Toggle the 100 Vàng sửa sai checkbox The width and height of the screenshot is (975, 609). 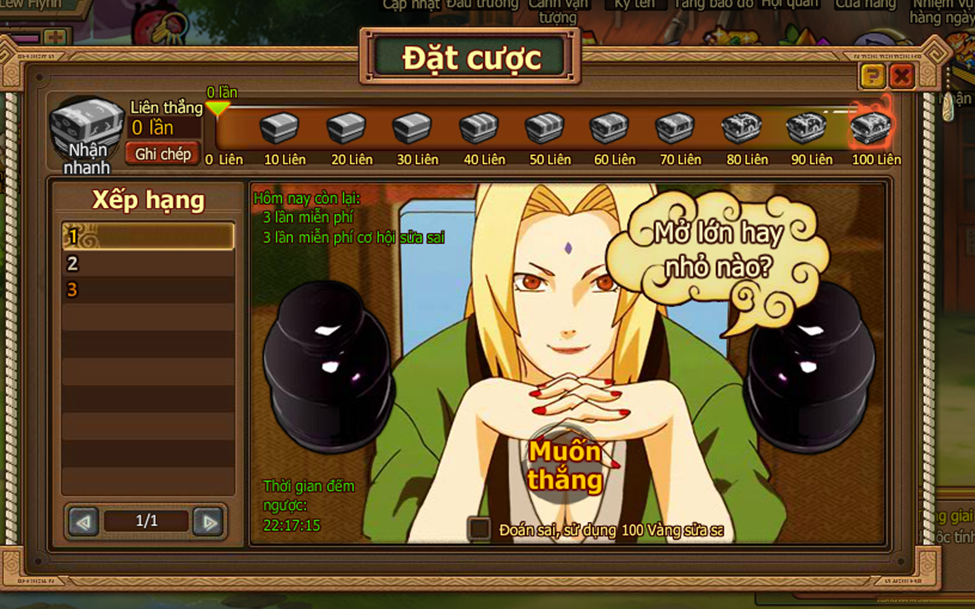[480, 528]
